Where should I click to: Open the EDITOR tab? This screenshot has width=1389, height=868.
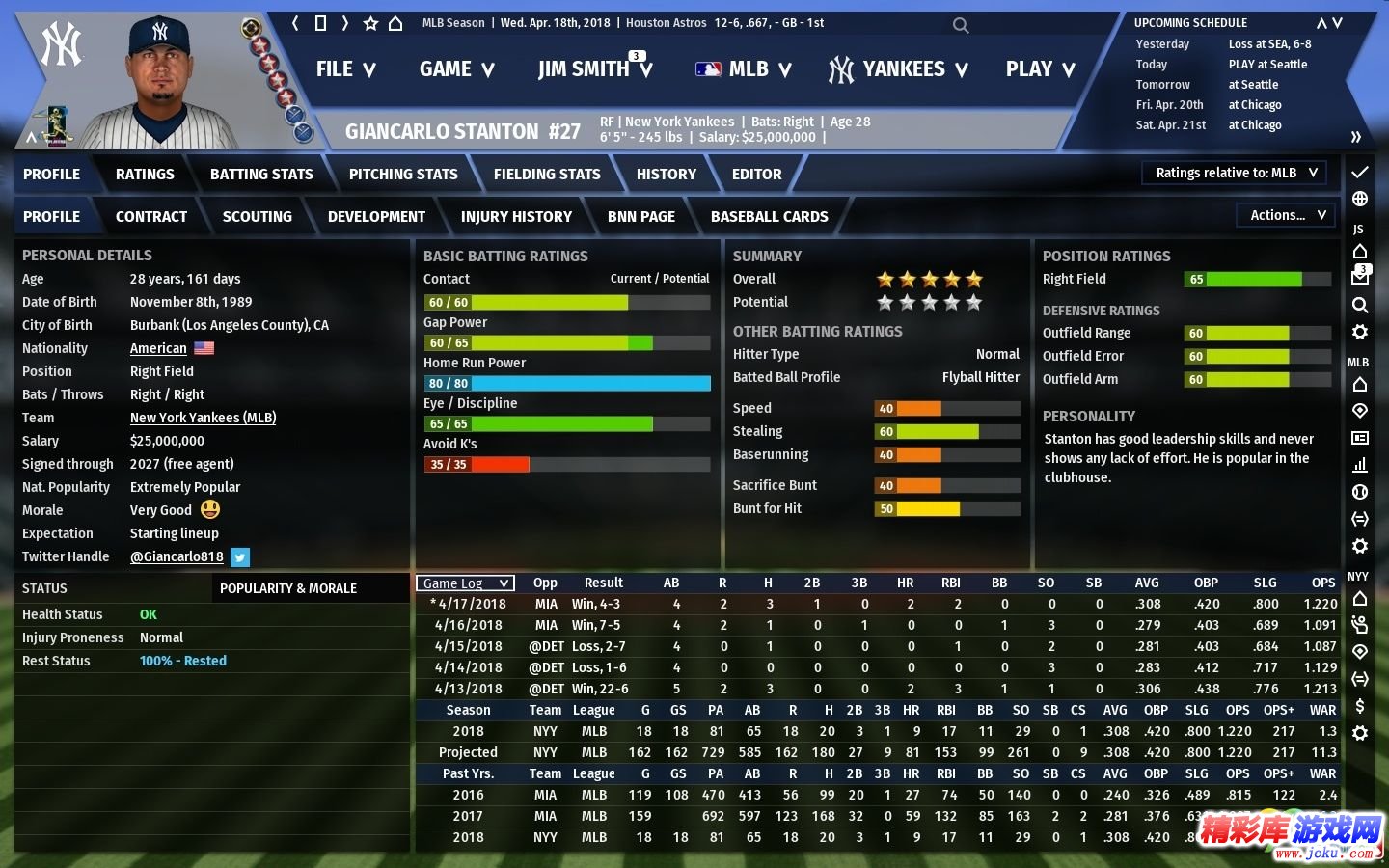[x=756, y=175]
